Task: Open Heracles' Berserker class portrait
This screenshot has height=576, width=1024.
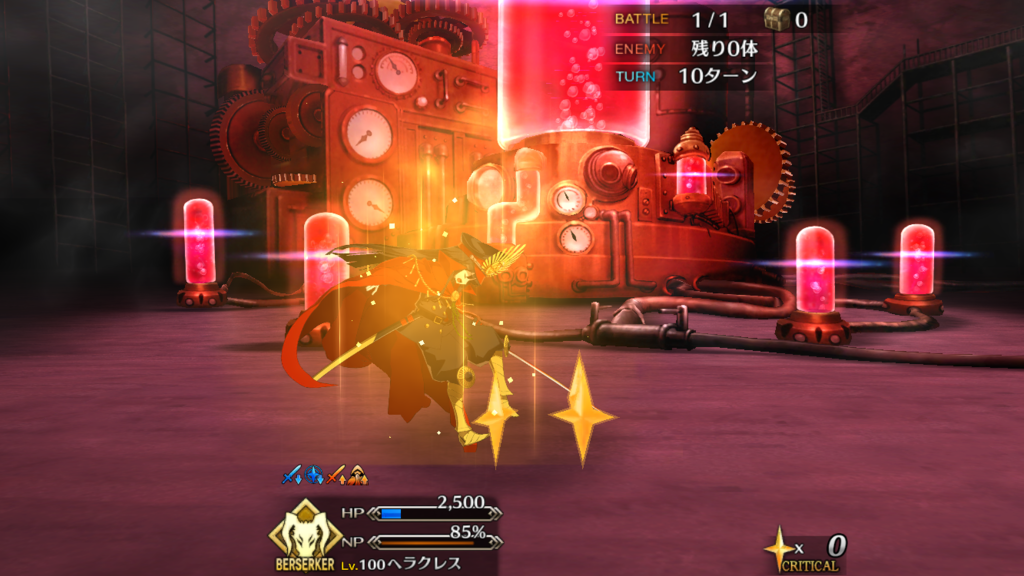Action: [x=307, y=530]
